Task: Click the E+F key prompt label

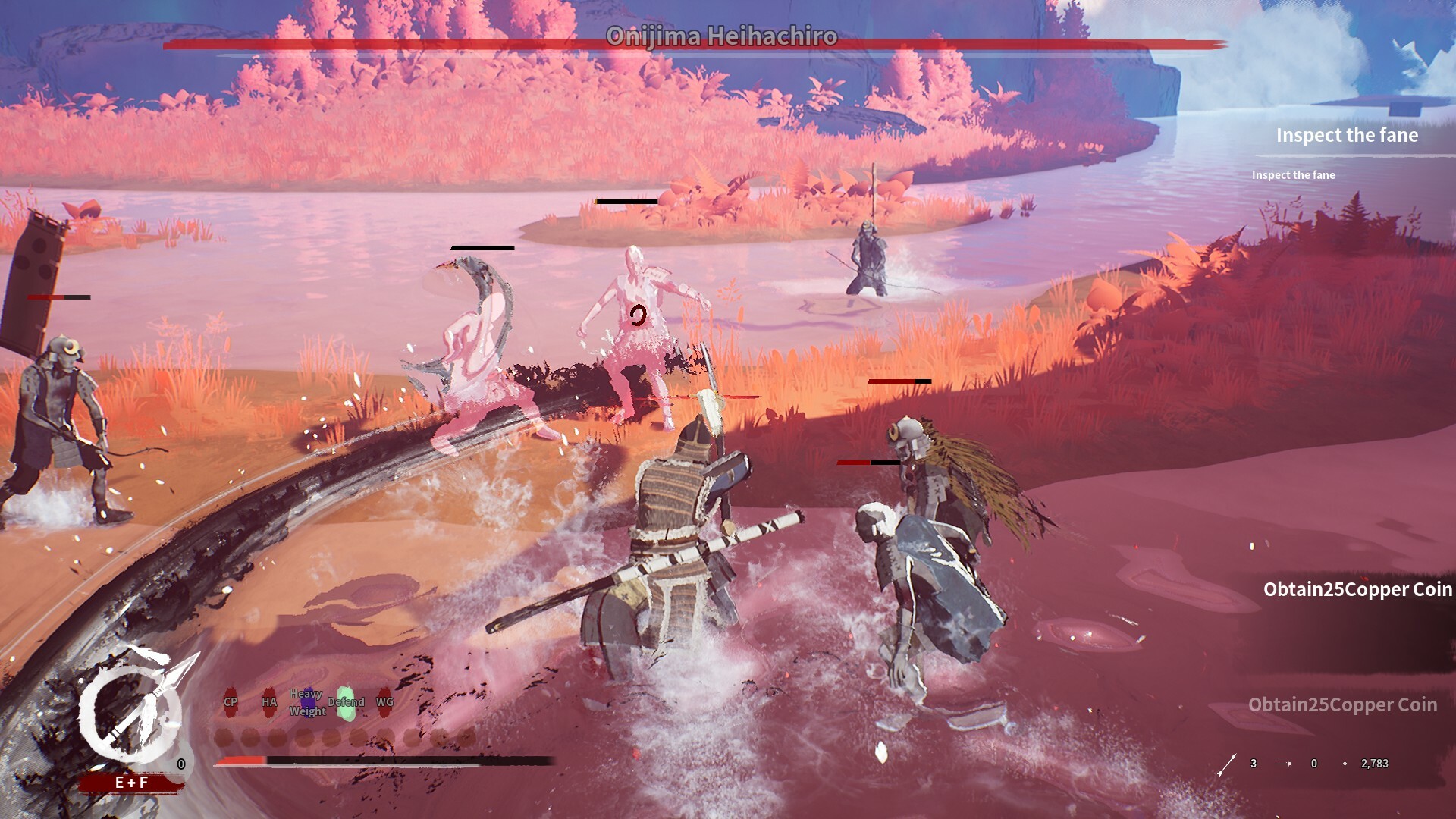Action: pos(130,780)
